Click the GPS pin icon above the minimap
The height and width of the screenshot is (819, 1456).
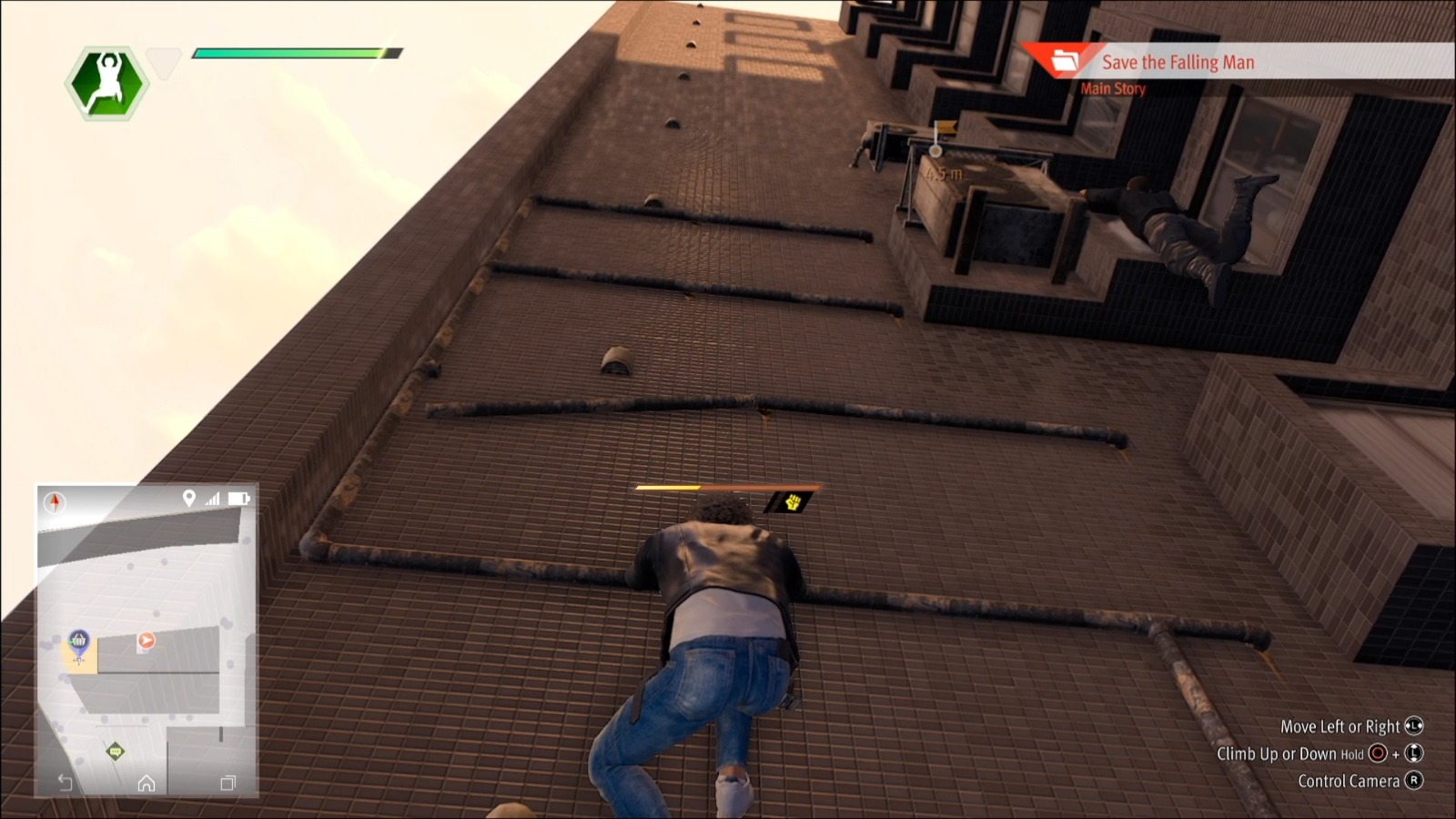(189, 498)
